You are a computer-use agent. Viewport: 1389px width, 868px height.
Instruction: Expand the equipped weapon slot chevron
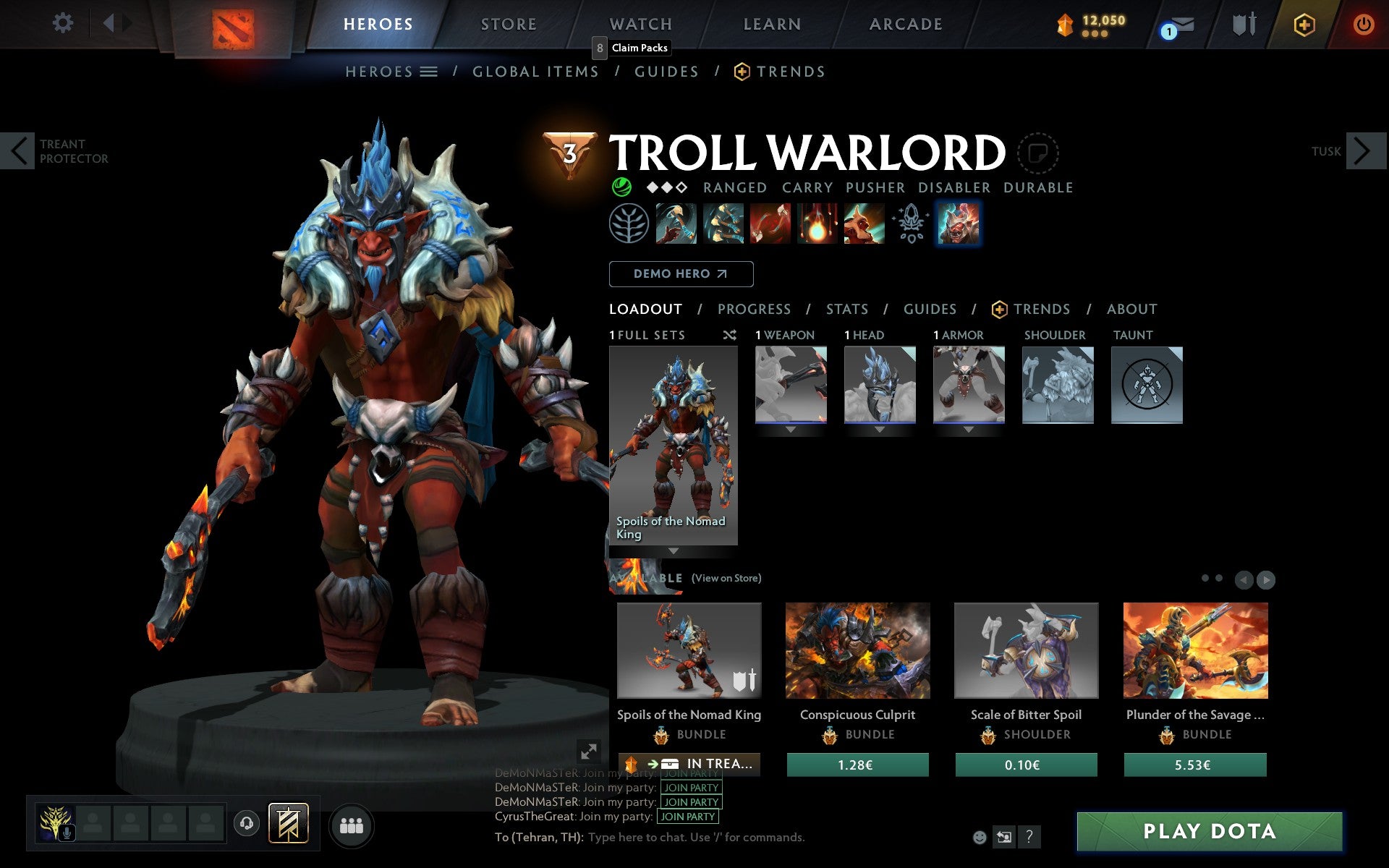point(790,429)
